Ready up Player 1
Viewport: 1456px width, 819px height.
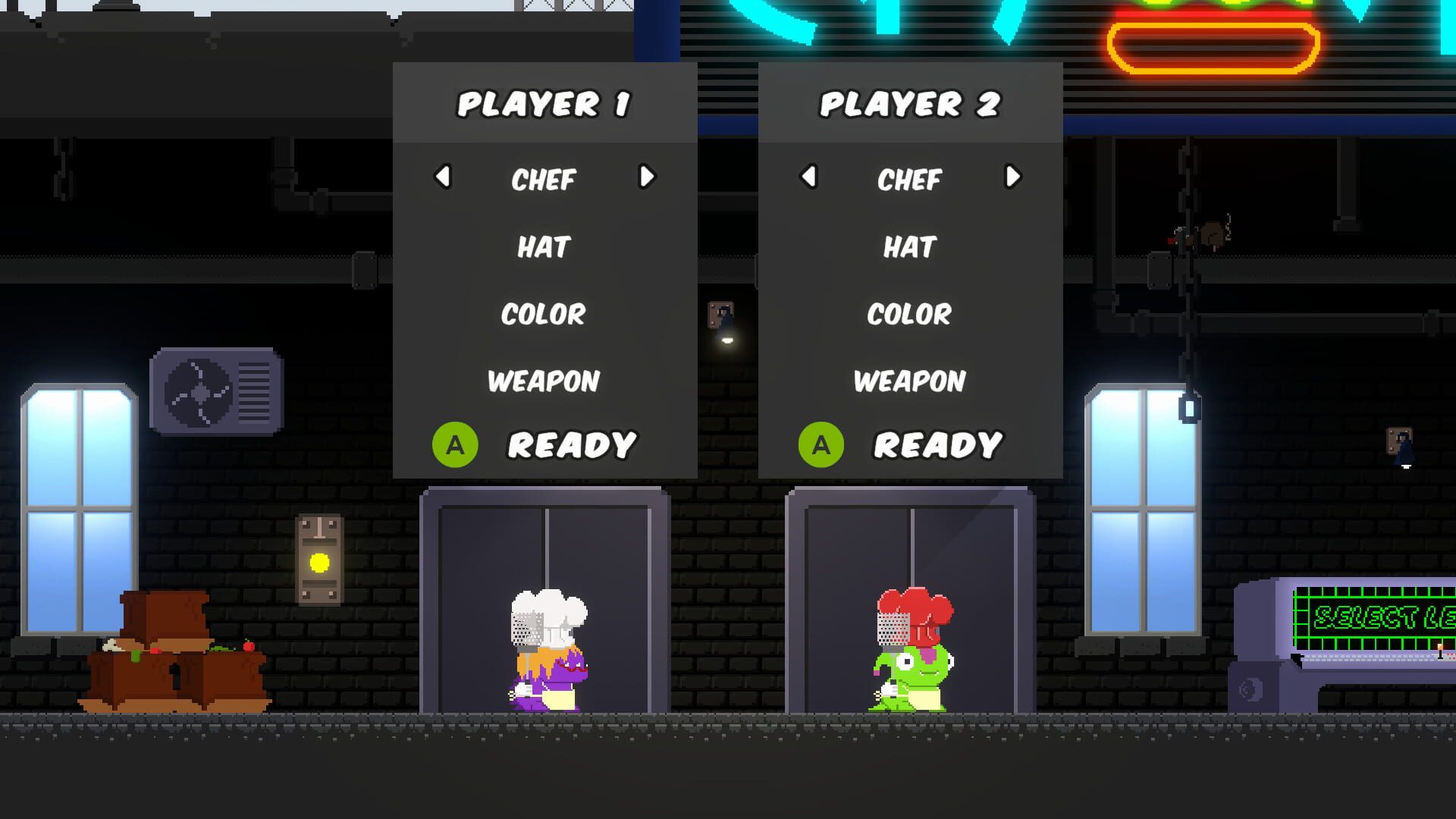(x=573, y=444)
